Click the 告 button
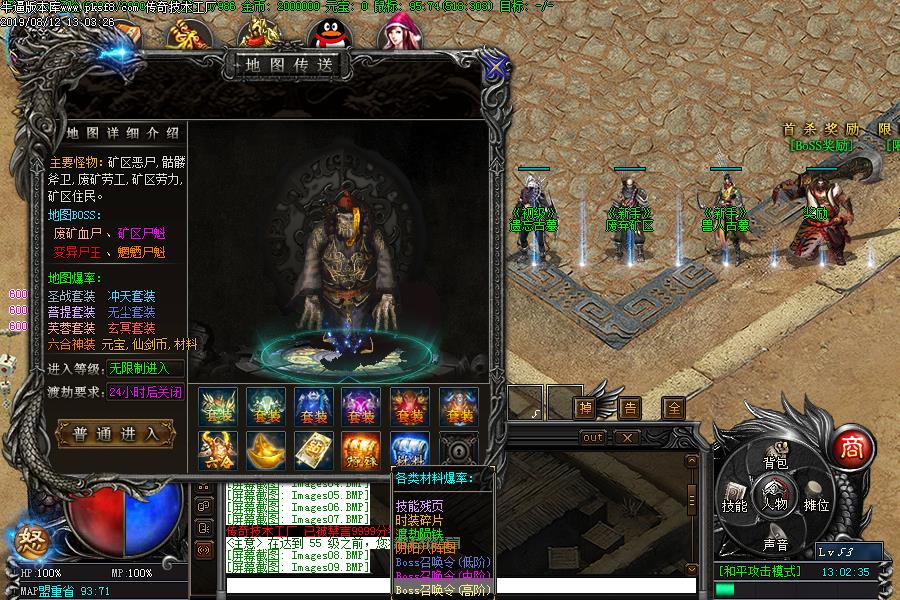Viewport: 900px width, 600px height. [x=630, y=407]
